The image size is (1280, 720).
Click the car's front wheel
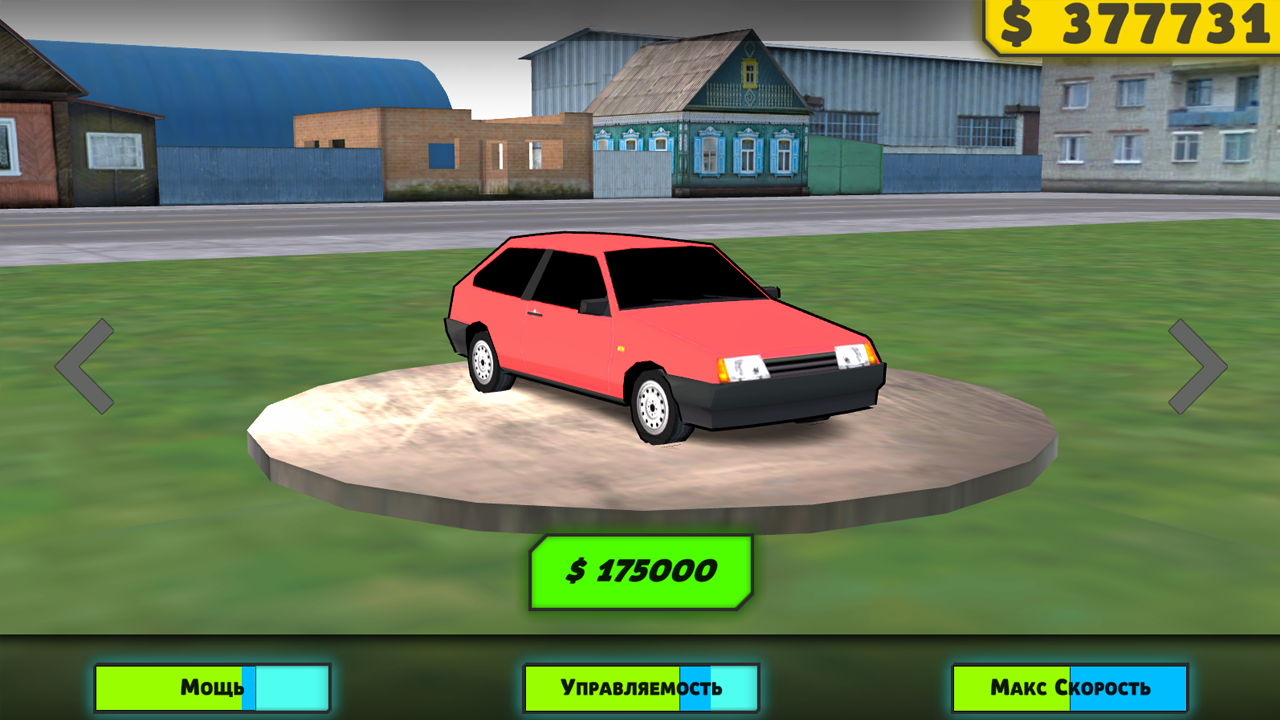pyautogui.click(x=653, y=408)
